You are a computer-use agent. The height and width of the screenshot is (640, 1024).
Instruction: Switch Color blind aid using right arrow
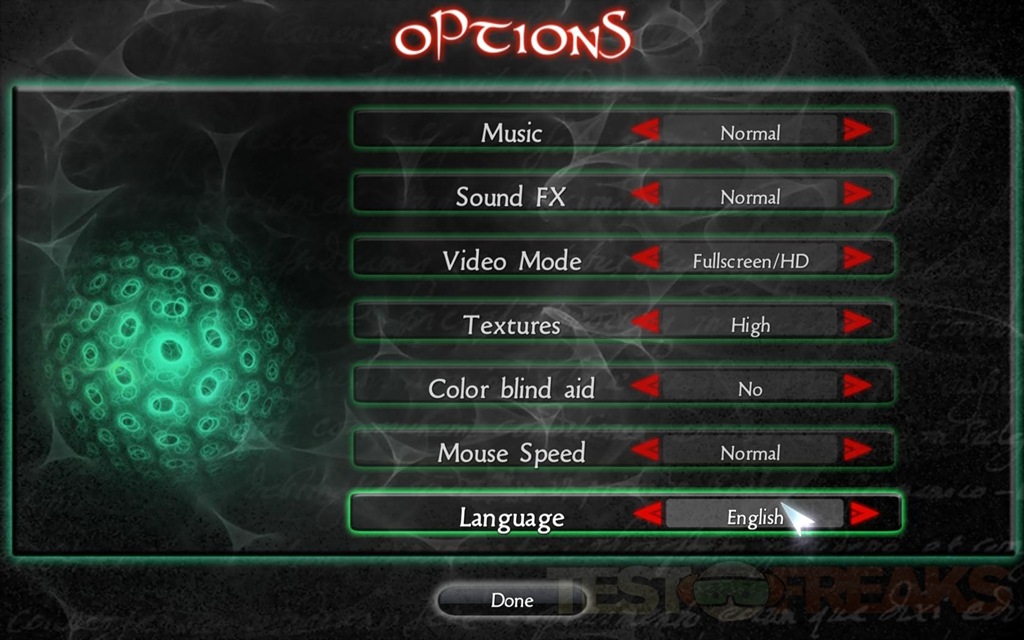coord(856,387)
